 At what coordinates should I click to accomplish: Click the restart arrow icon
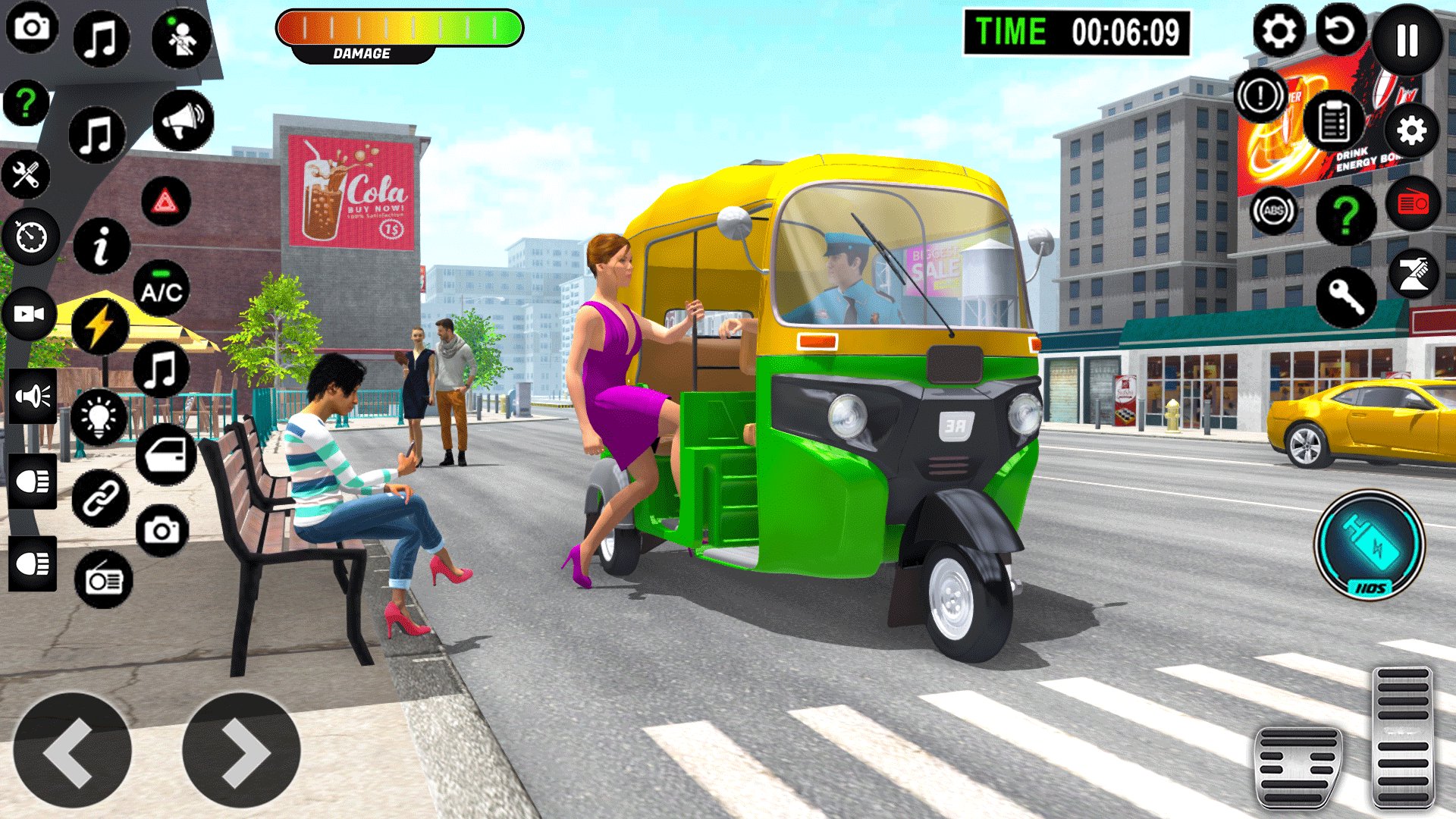[1340, 32]
